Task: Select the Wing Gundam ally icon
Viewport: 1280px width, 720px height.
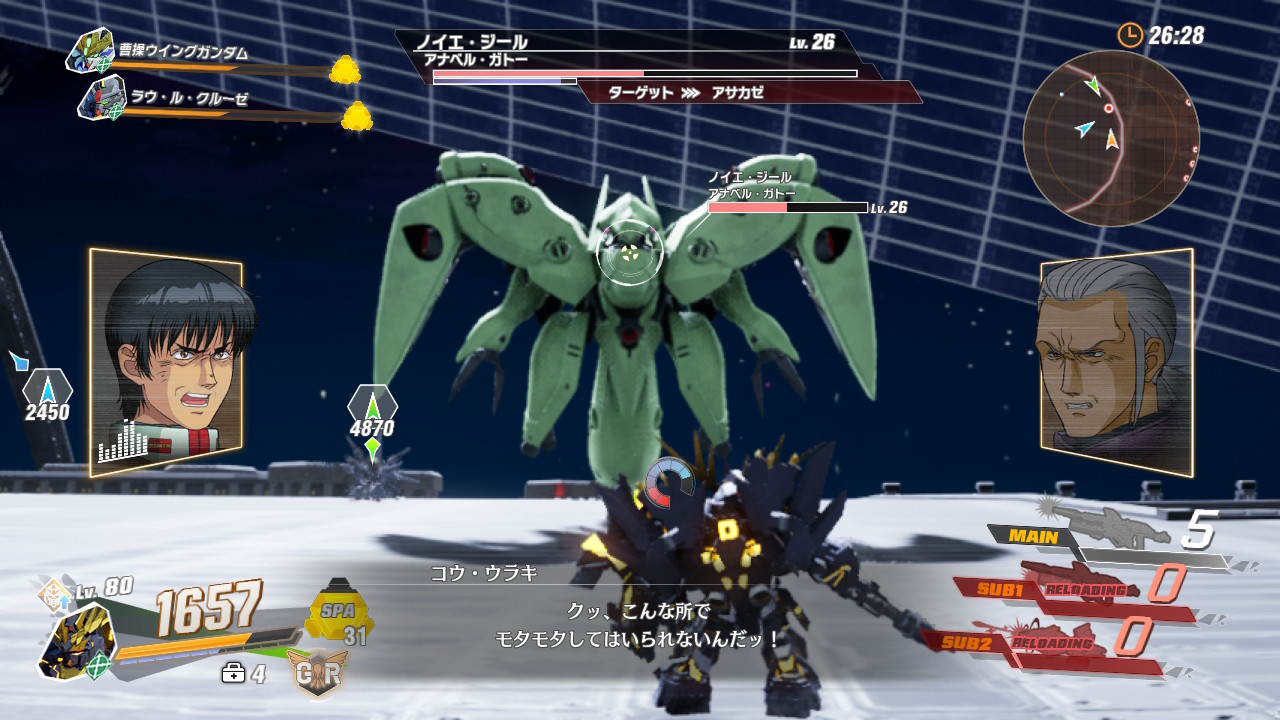Action: click(x=90, y=50)
